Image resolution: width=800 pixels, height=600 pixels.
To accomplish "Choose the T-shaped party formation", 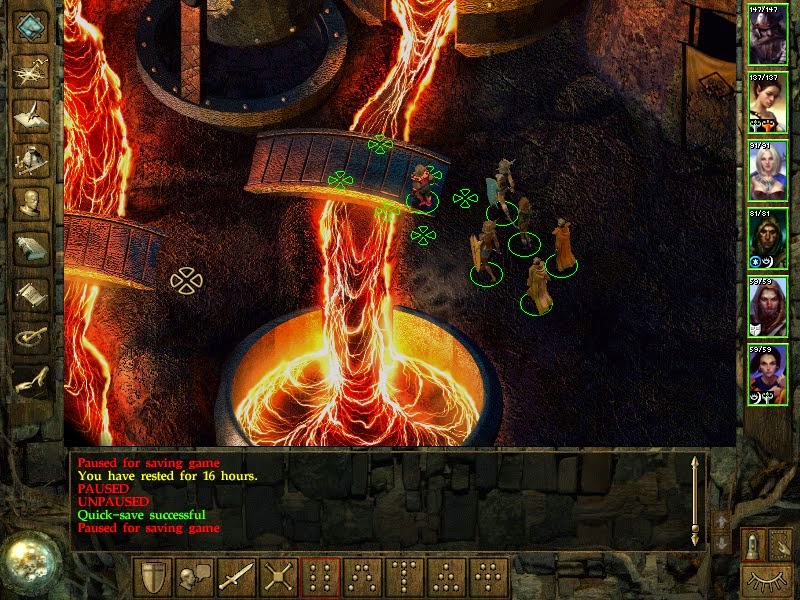I will coord(404,578).
